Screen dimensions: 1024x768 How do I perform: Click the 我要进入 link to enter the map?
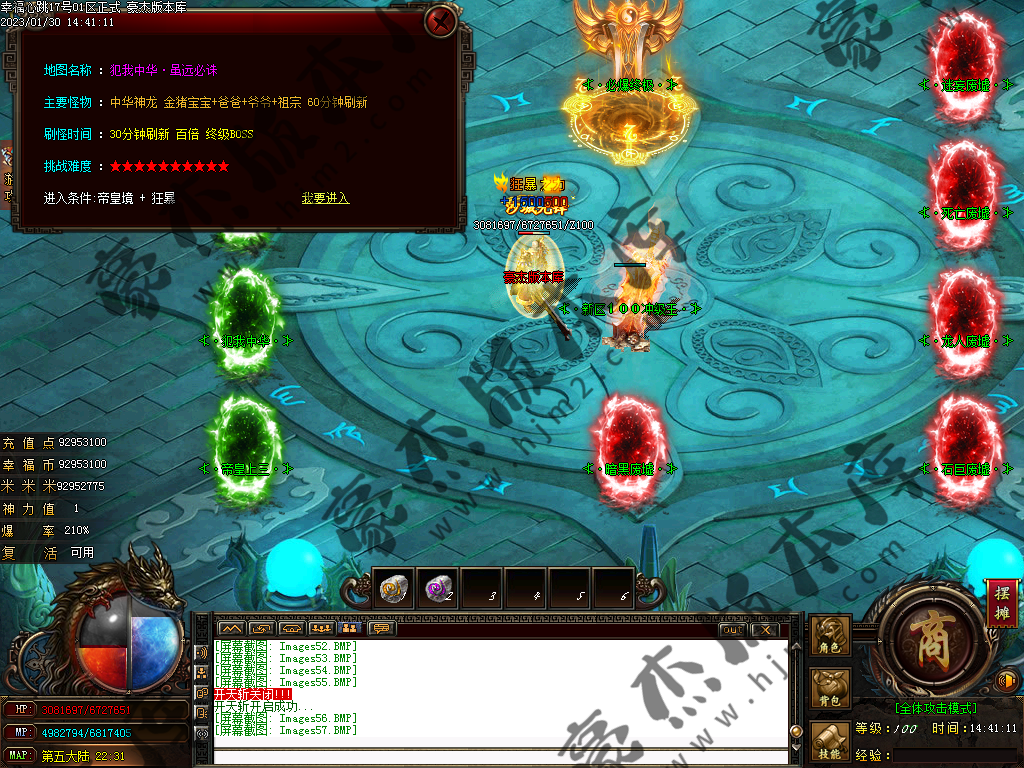tap(325, 198)
